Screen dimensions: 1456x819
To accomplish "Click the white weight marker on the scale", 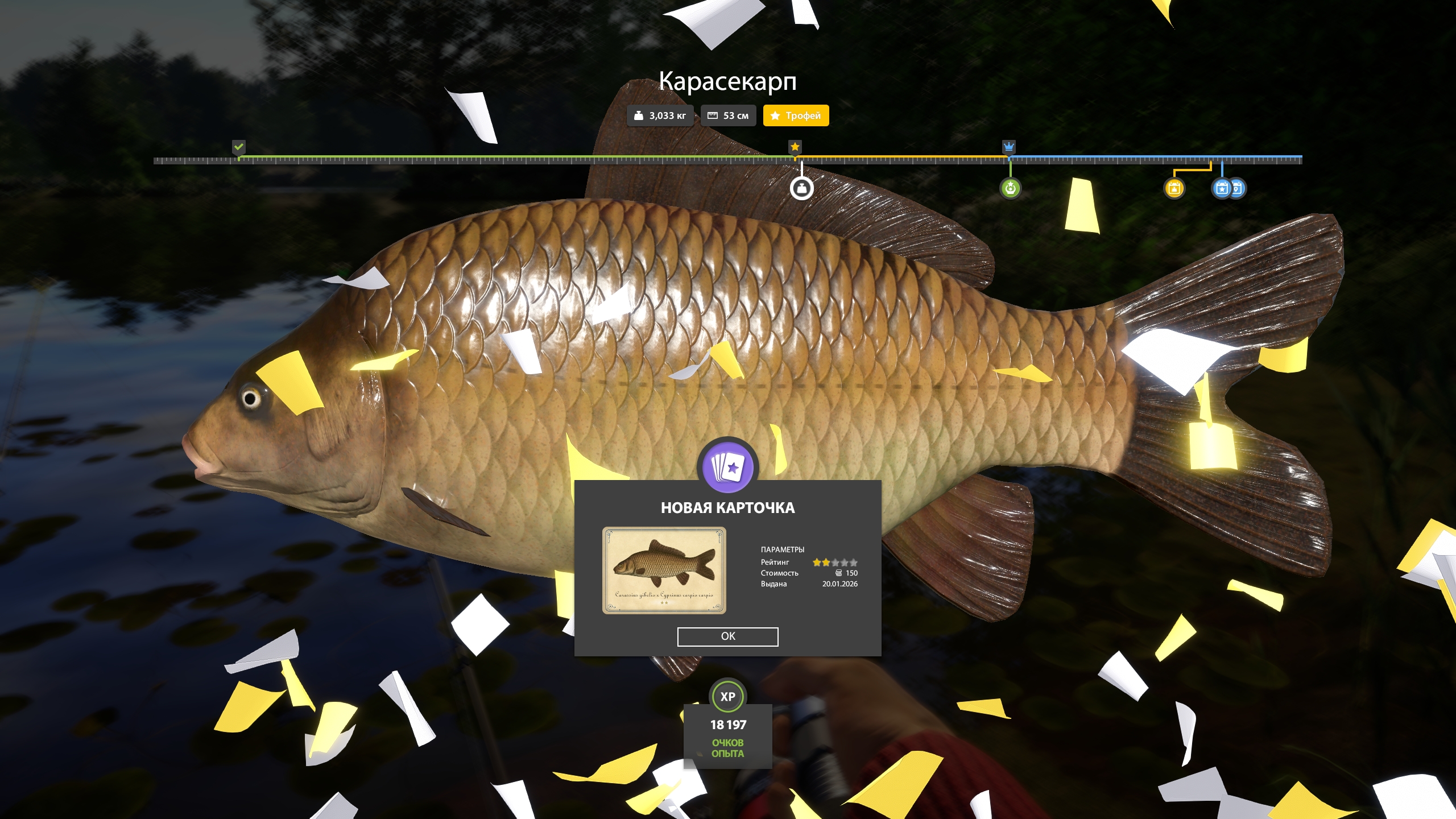I will [801, 188].
